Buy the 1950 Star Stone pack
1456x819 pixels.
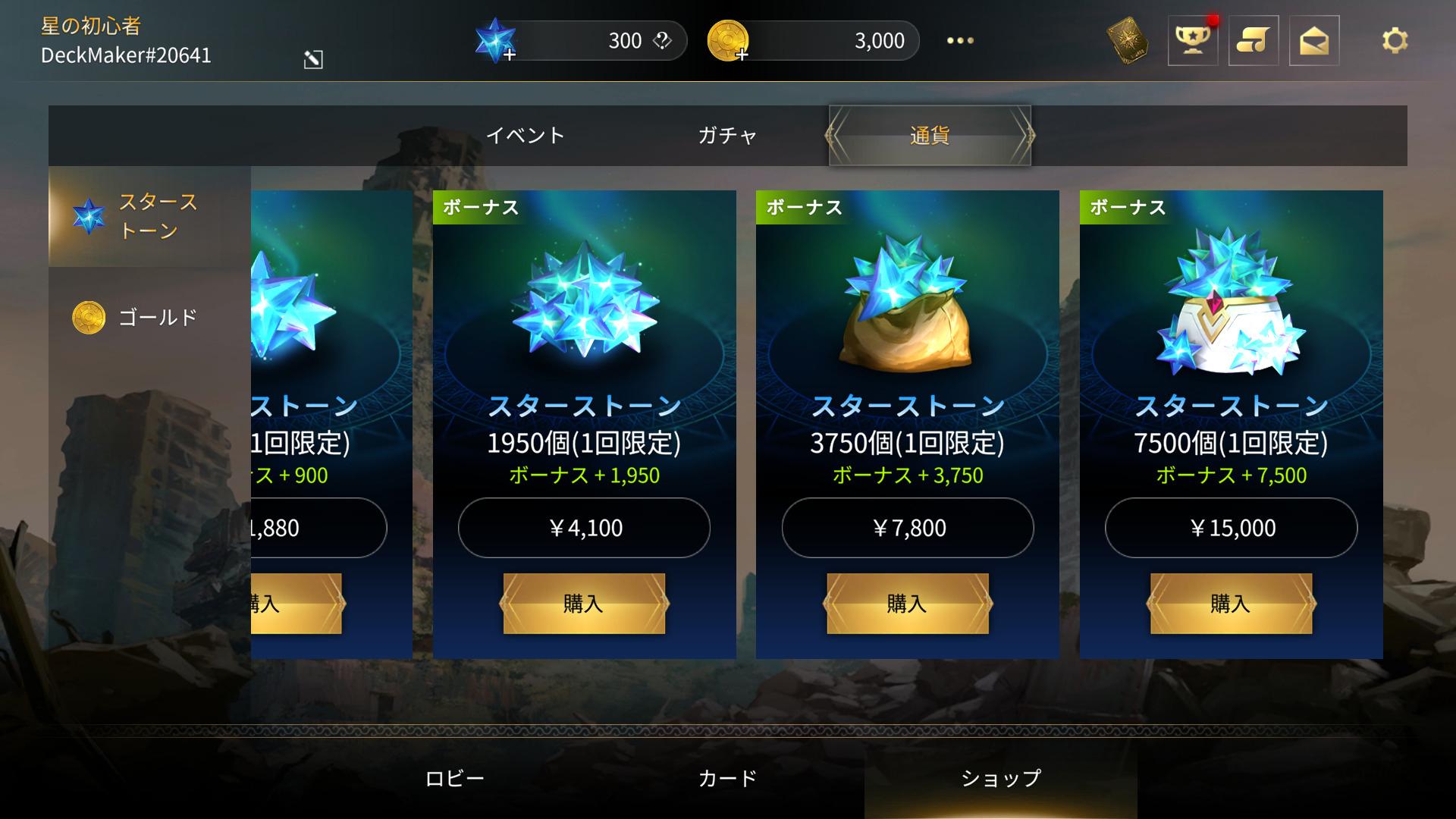(x=584, y=604)
